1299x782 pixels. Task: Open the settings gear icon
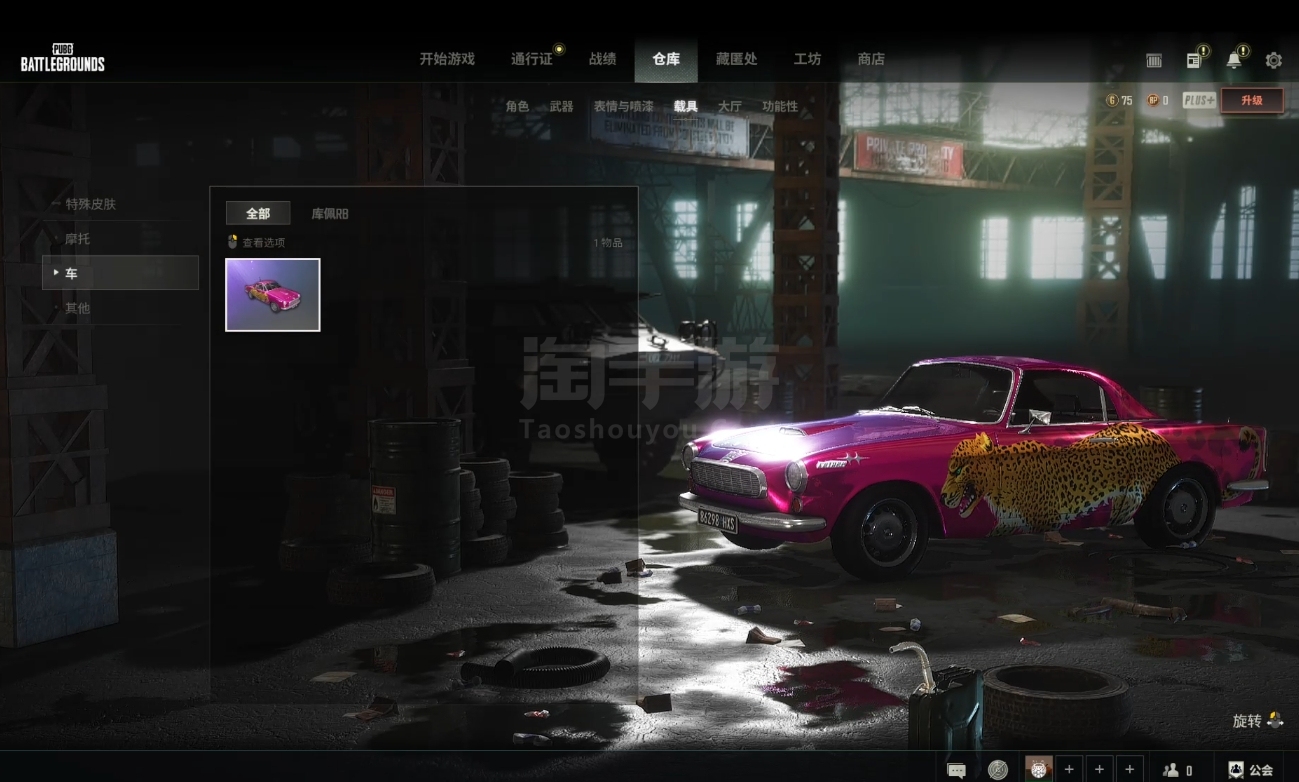1273,60
